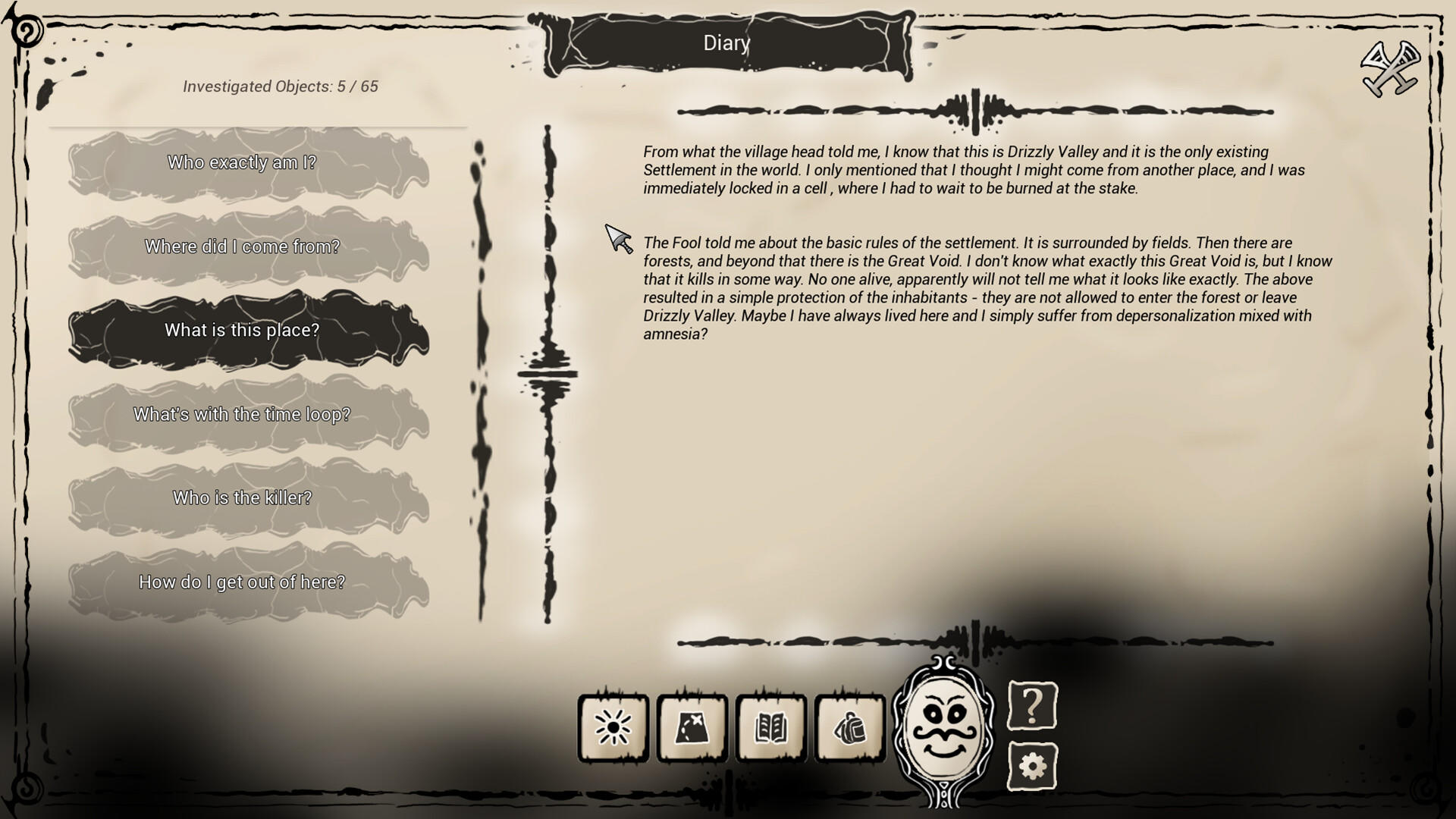
Task: Click the Diary title banner
Action: tap(726, 44)
